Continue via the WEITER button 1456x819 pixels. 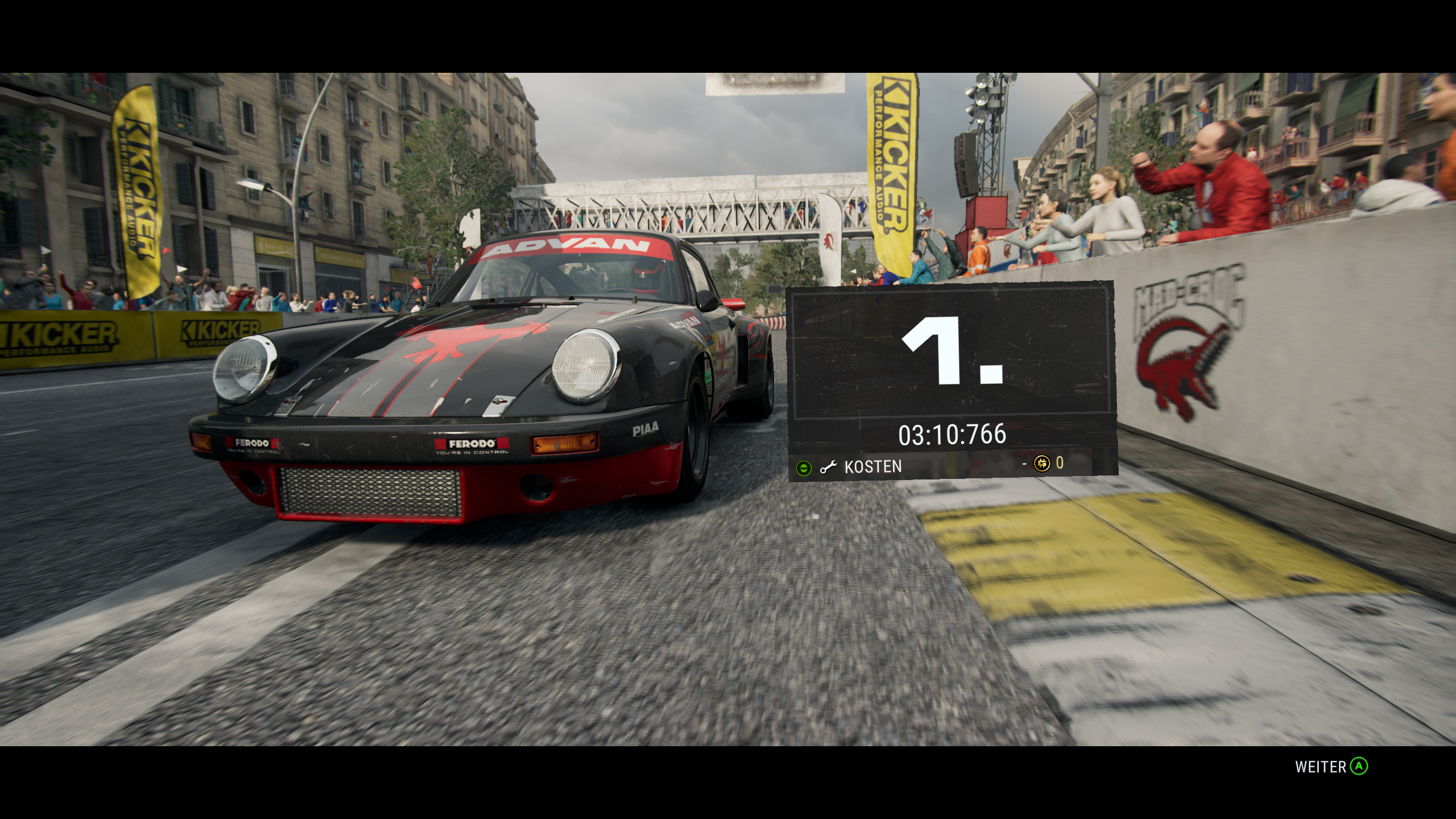coord(1331,767)
